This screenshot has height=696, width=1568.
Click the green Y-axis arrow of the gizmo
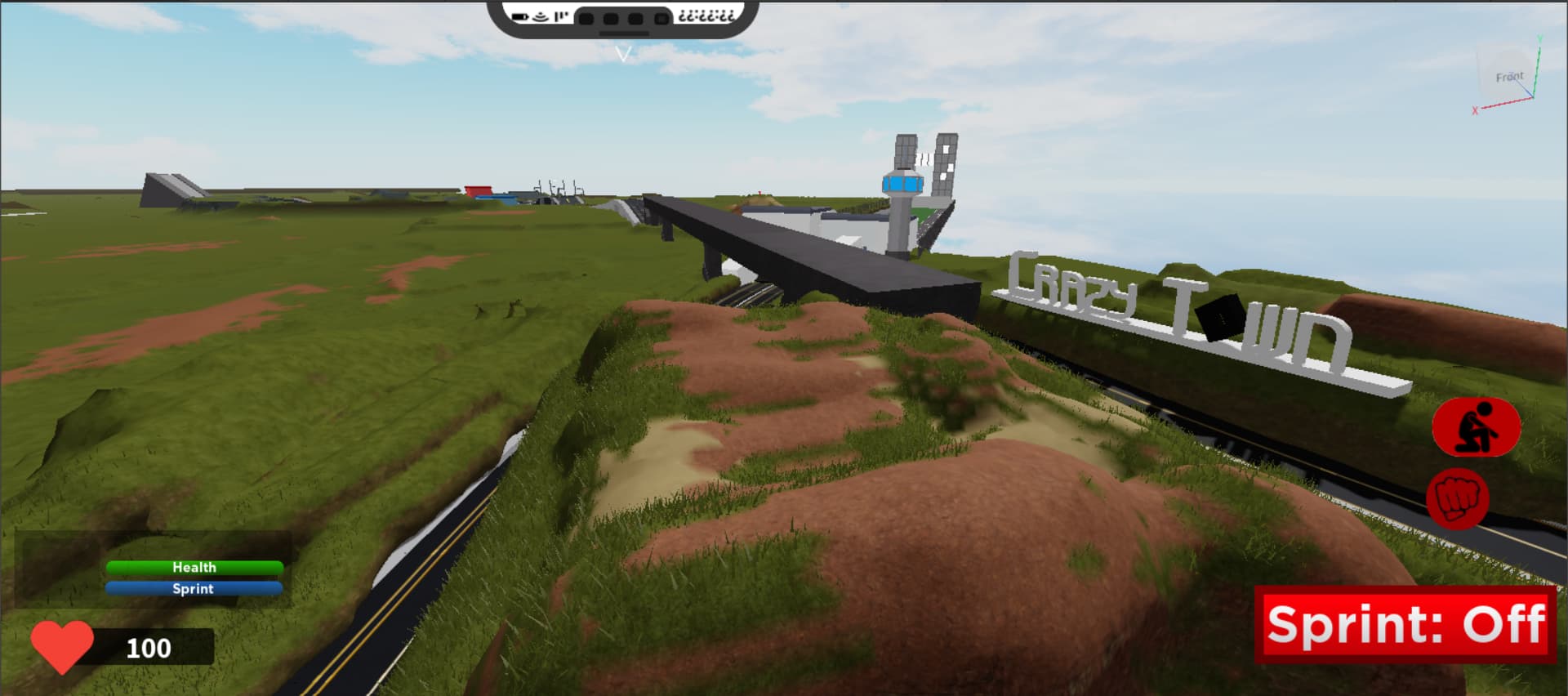pos(1538,57)
